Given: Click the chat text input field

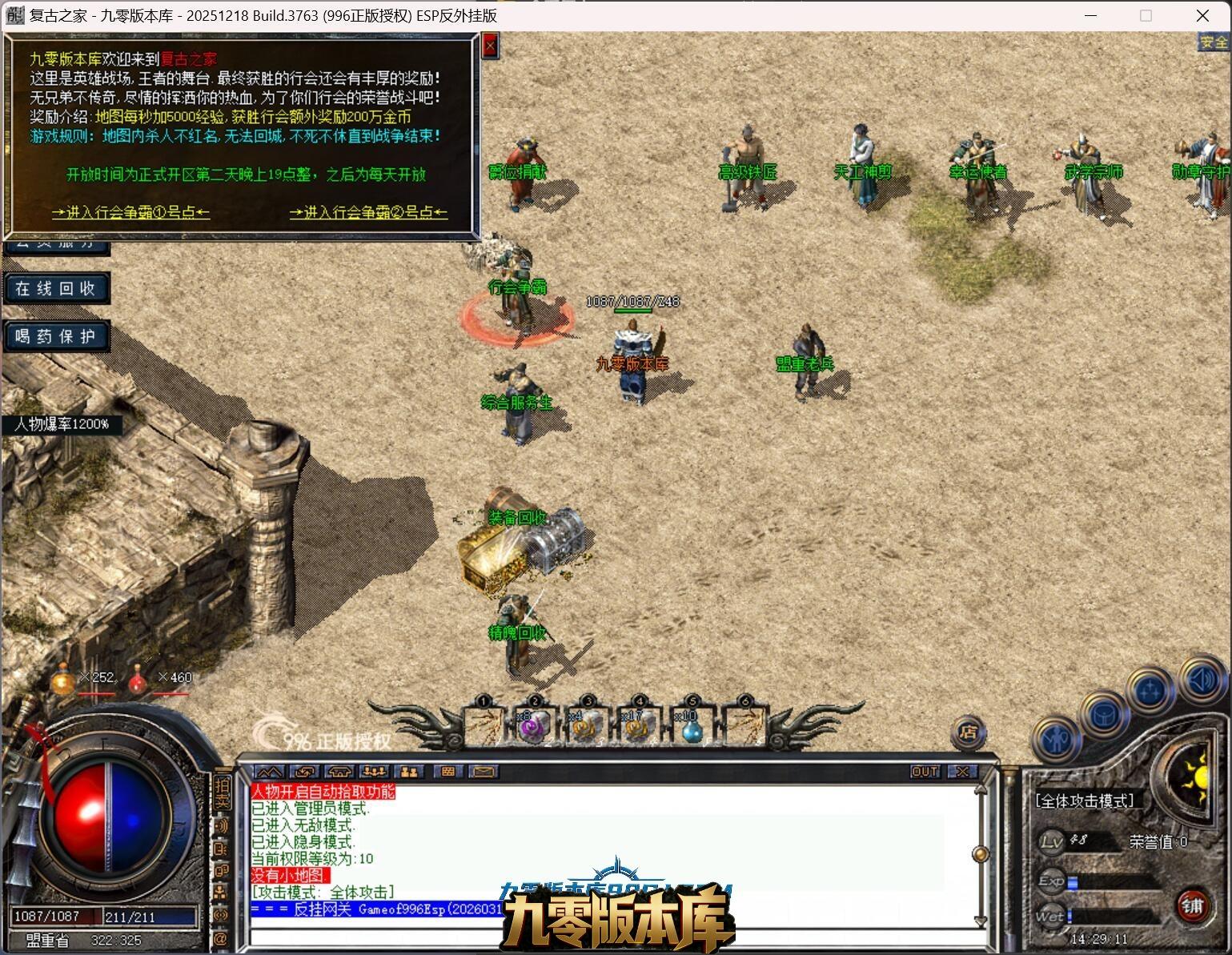Looking at the screenshot, I should 608,938.
